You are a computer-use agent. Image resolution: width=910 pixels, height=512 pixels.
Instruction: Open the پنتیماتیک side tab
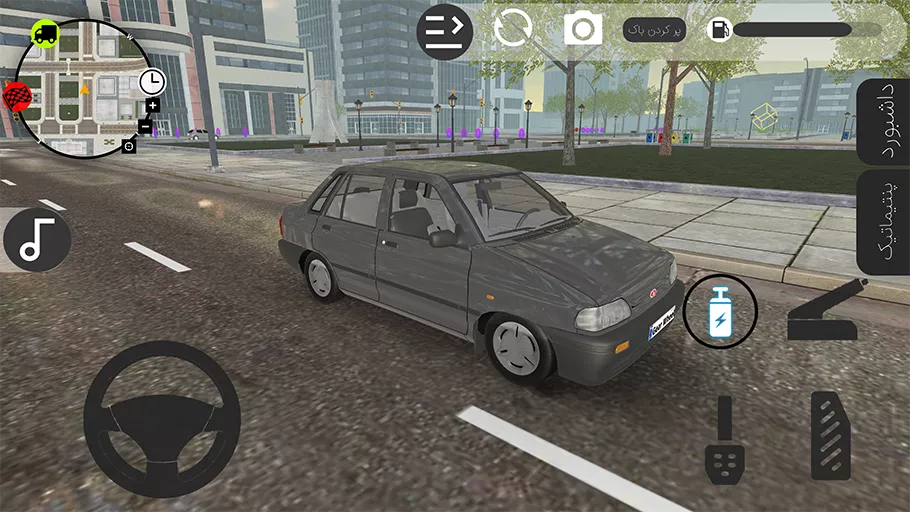(x=884, y=222)
